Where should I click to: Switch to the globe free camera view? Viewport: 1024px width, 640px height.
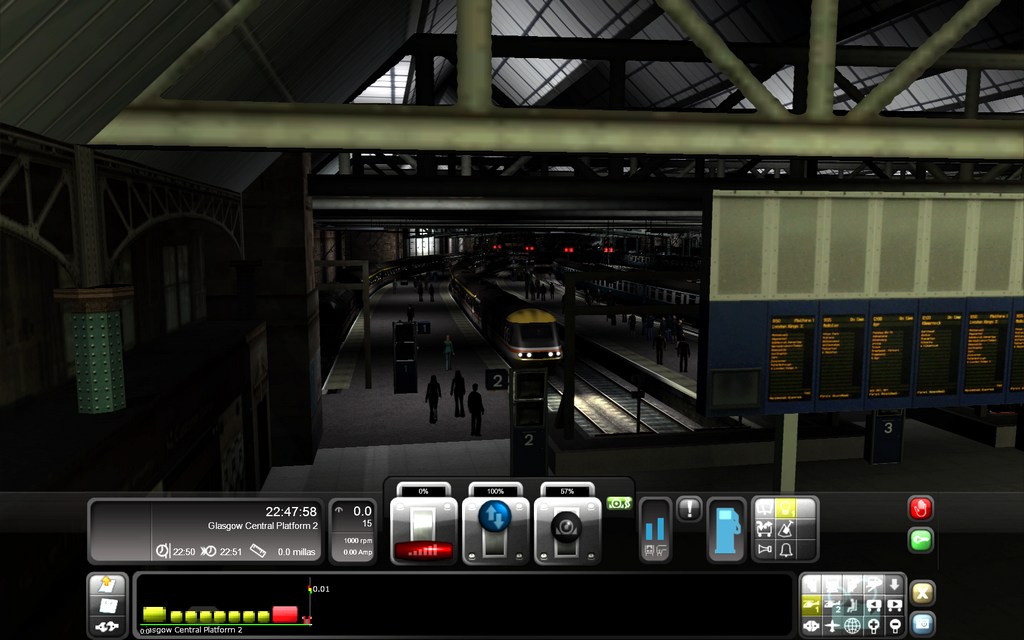(852, 626)
